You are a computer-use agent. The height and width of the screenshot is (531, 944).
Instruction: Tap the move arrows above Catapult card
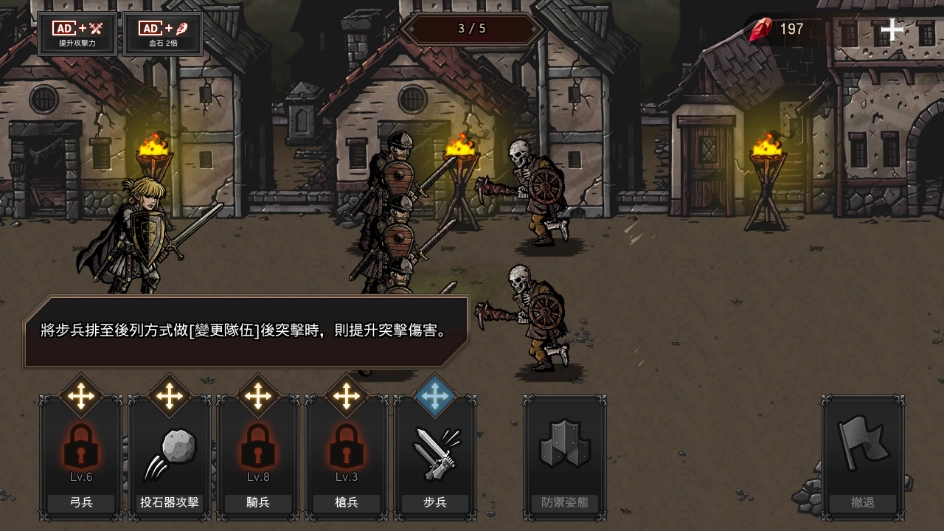pos(169,396)
